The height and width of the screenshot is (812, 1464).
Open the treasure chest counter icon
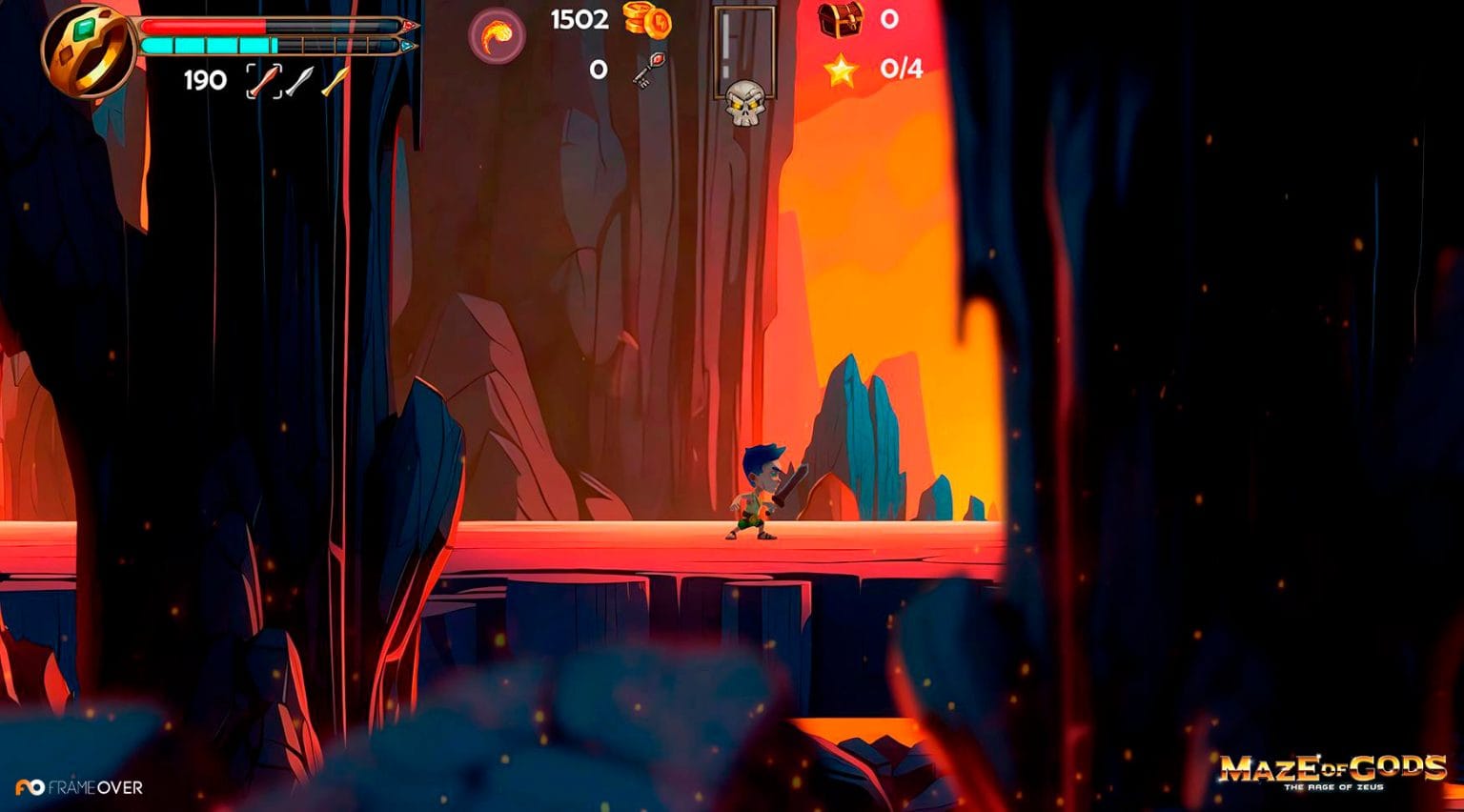(841, 19)
